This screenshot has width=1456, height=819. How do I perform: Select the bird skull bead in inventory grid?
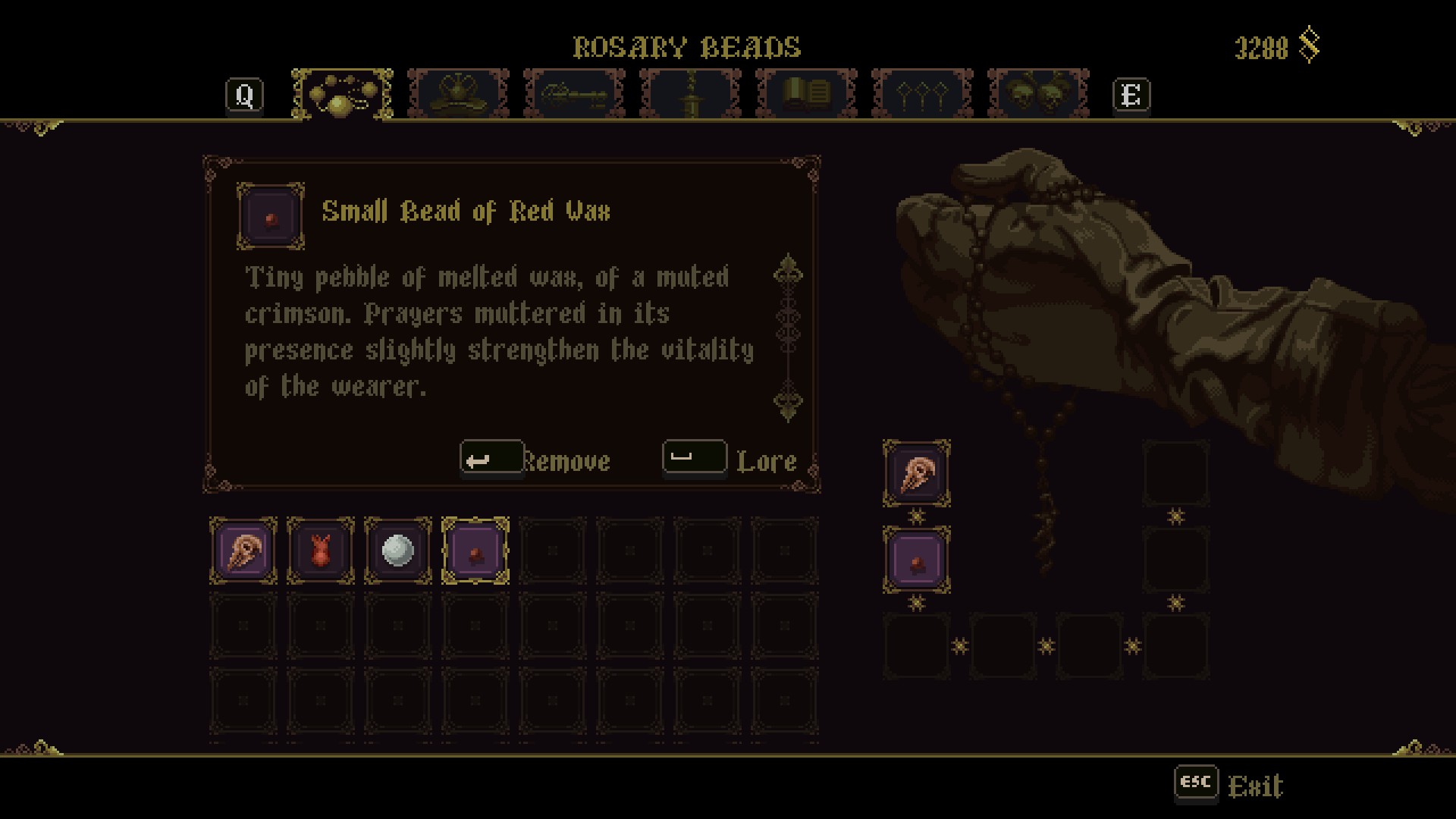click(x=243, y=551)
